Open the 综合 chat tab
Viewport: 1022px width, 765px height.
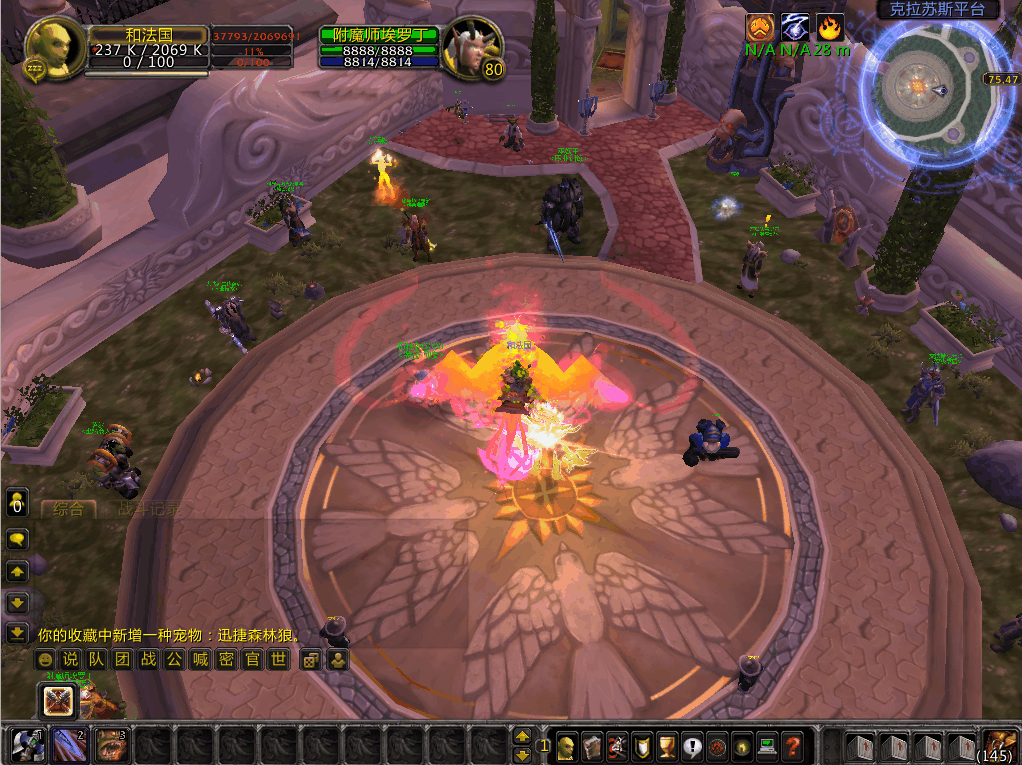[68, 509]
